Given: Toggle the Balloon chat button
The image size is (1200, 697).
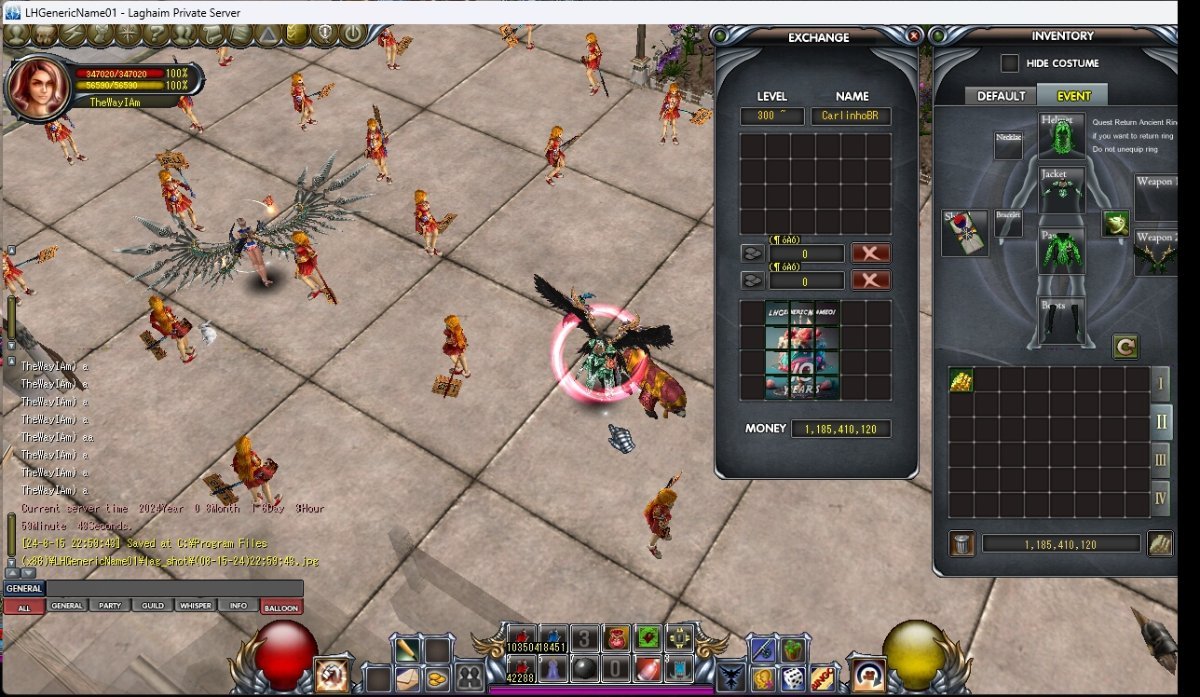Looking at the screenshot, I should coord(280,606).
